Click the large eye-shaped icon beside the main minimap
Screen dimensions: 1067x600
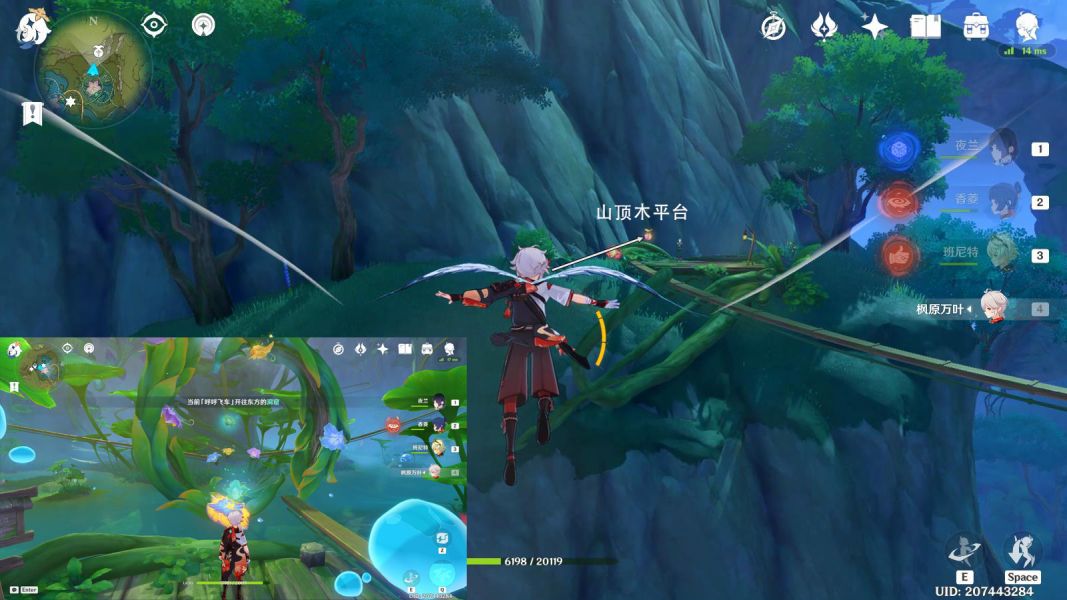coord(154,24)
